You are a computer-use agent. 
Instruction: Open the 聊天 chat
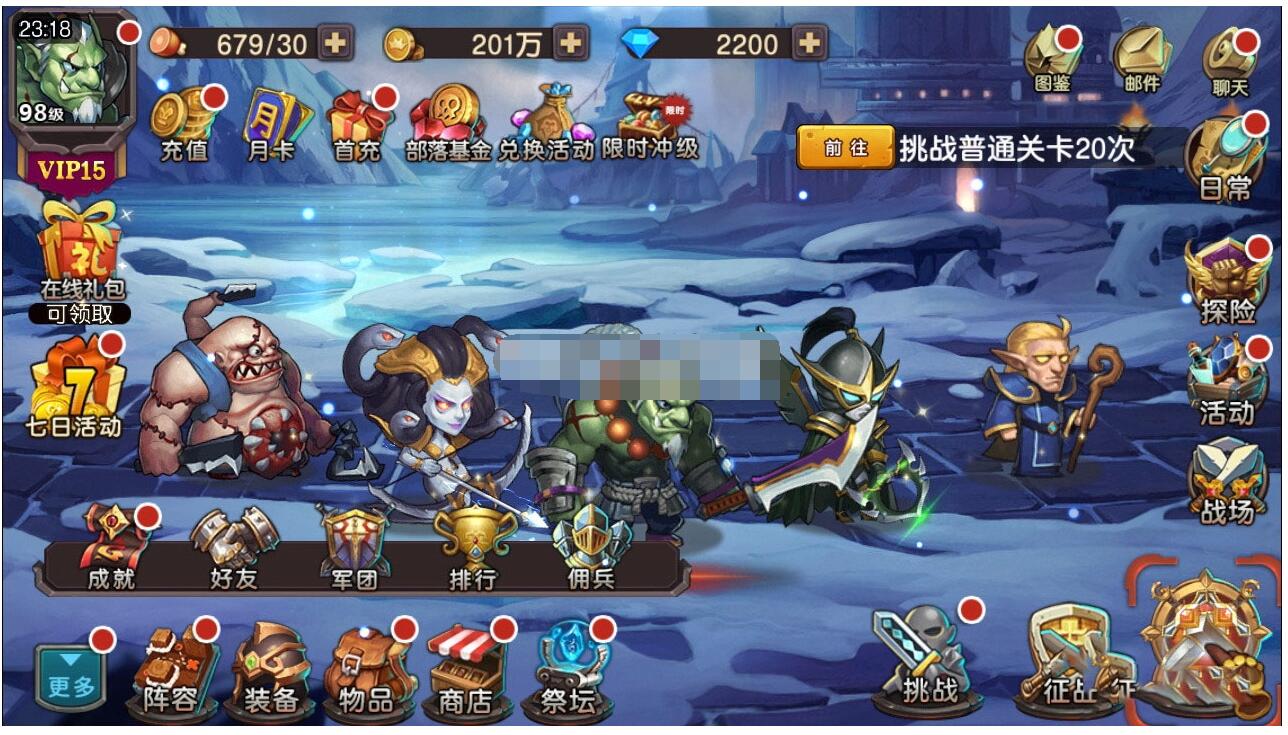pos(1230,61)
